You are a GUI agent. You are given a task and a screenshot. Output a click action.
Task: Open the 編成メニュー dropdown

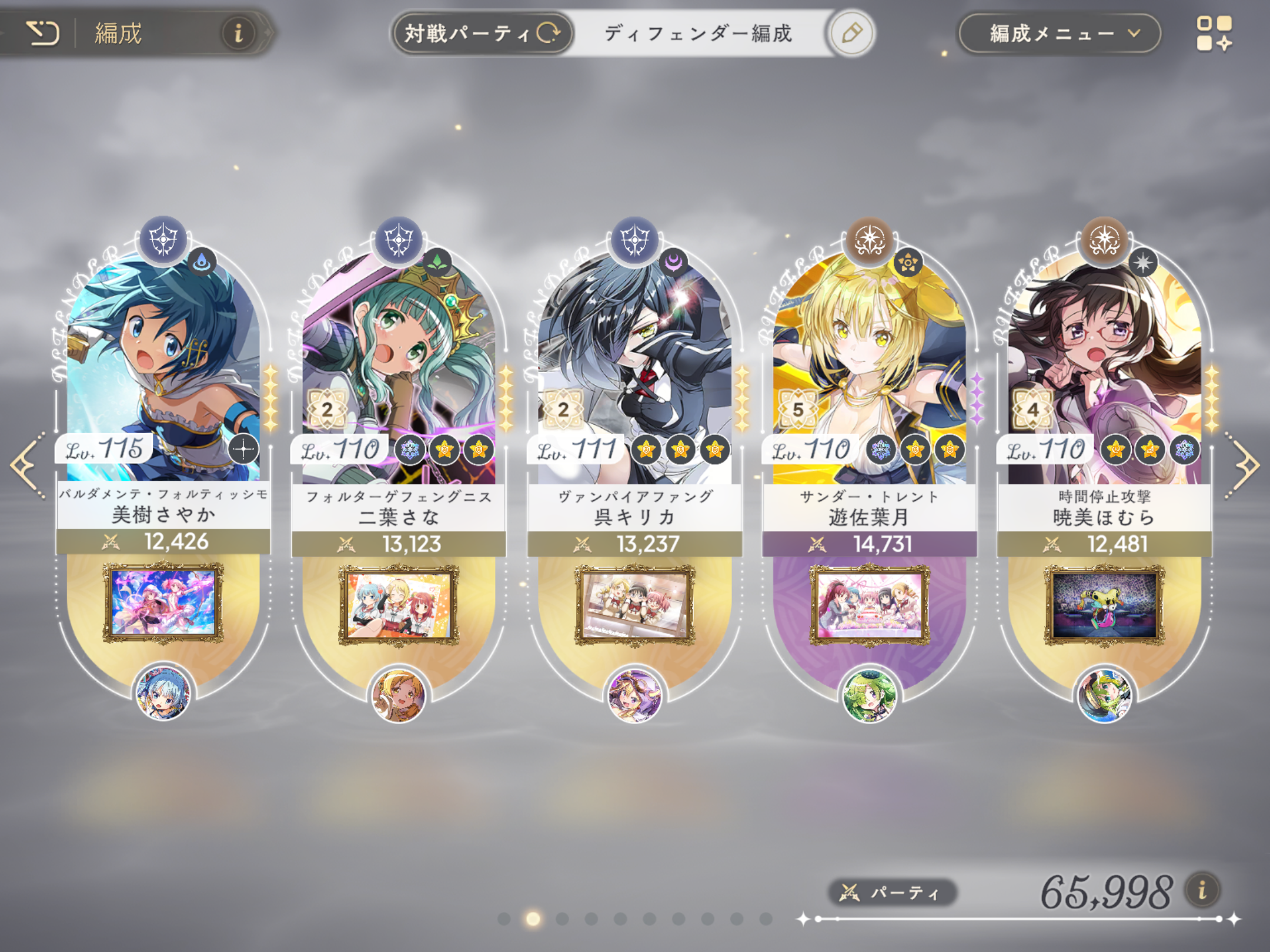click(x=1060, y=33)
